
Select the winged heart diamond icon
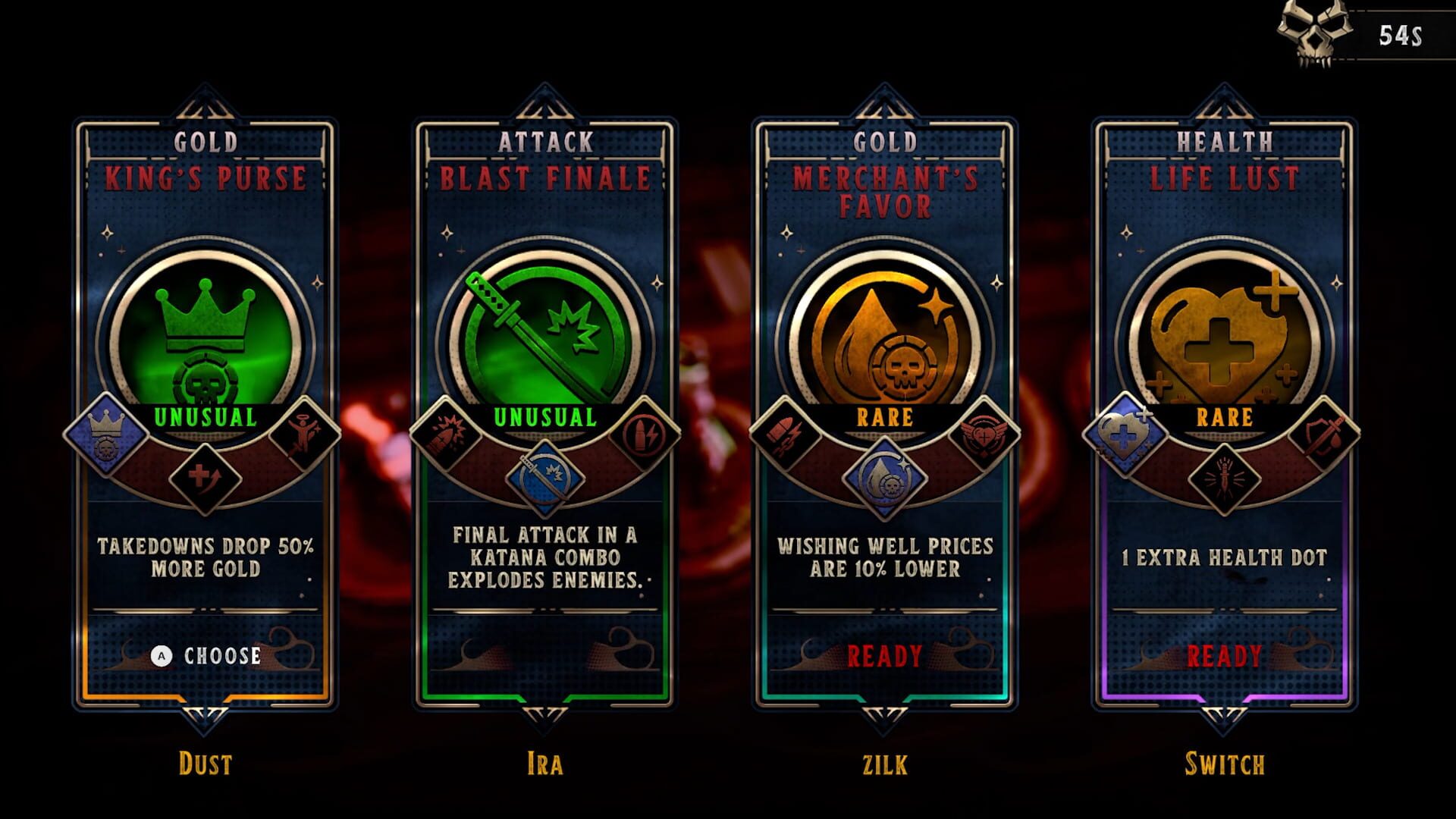tap(983, 435)
